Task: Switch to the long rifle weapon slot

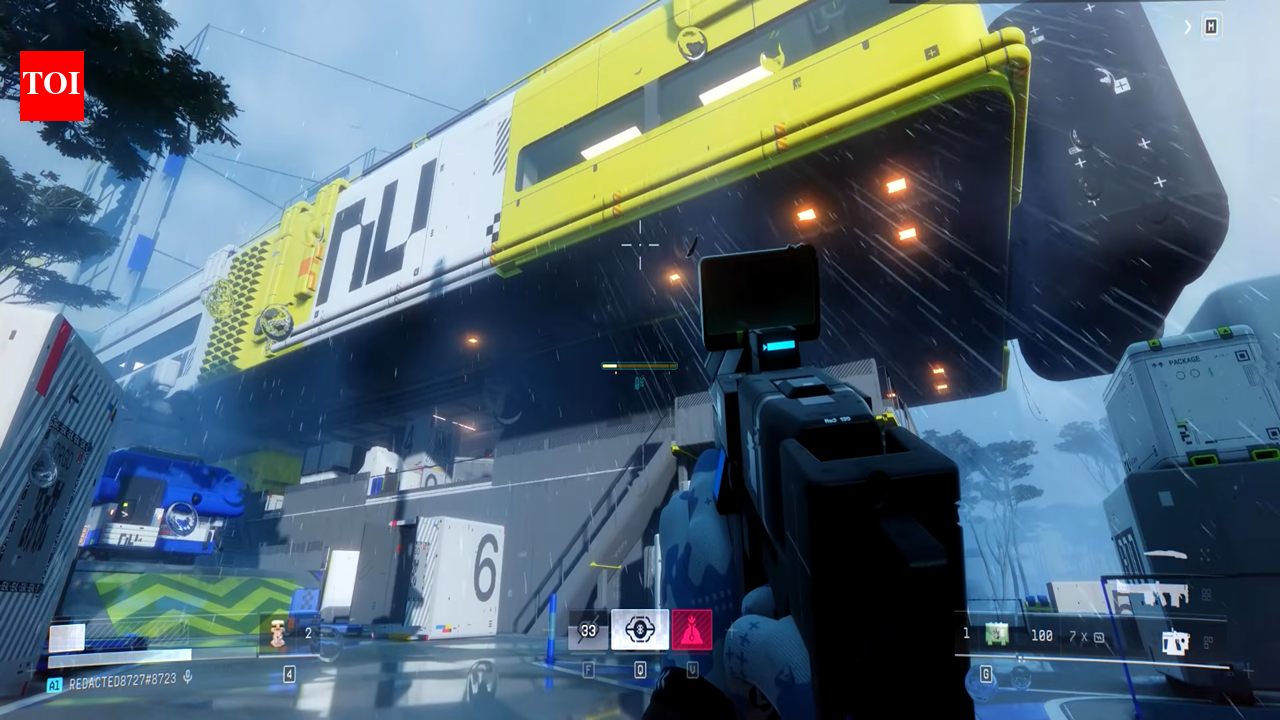Action: (x=1150, y=595)
